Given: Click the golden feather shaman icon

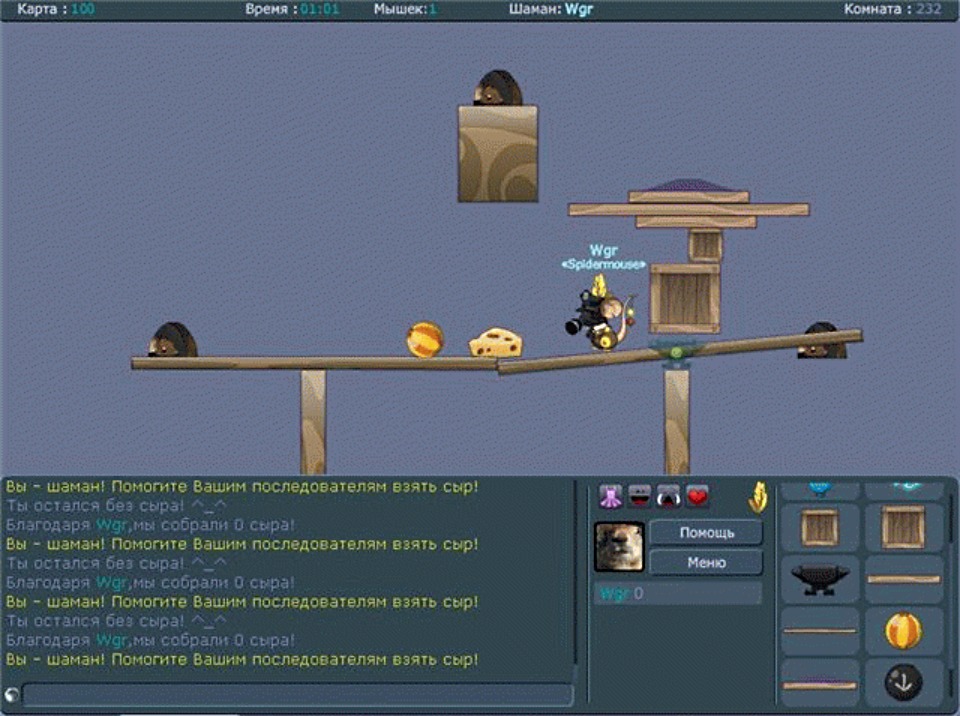Looking at the screenshot, I should pyautogui.click(x=758, y=496).
